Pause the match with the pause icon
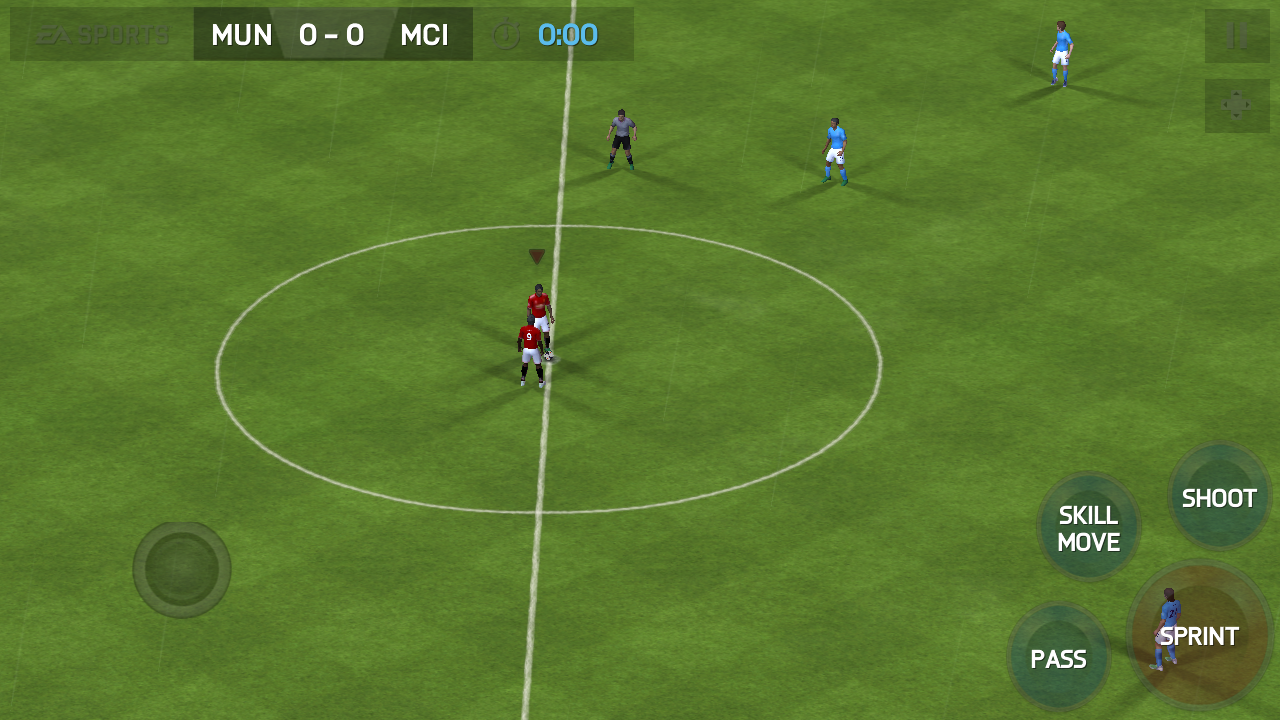 pos(1237,37)
